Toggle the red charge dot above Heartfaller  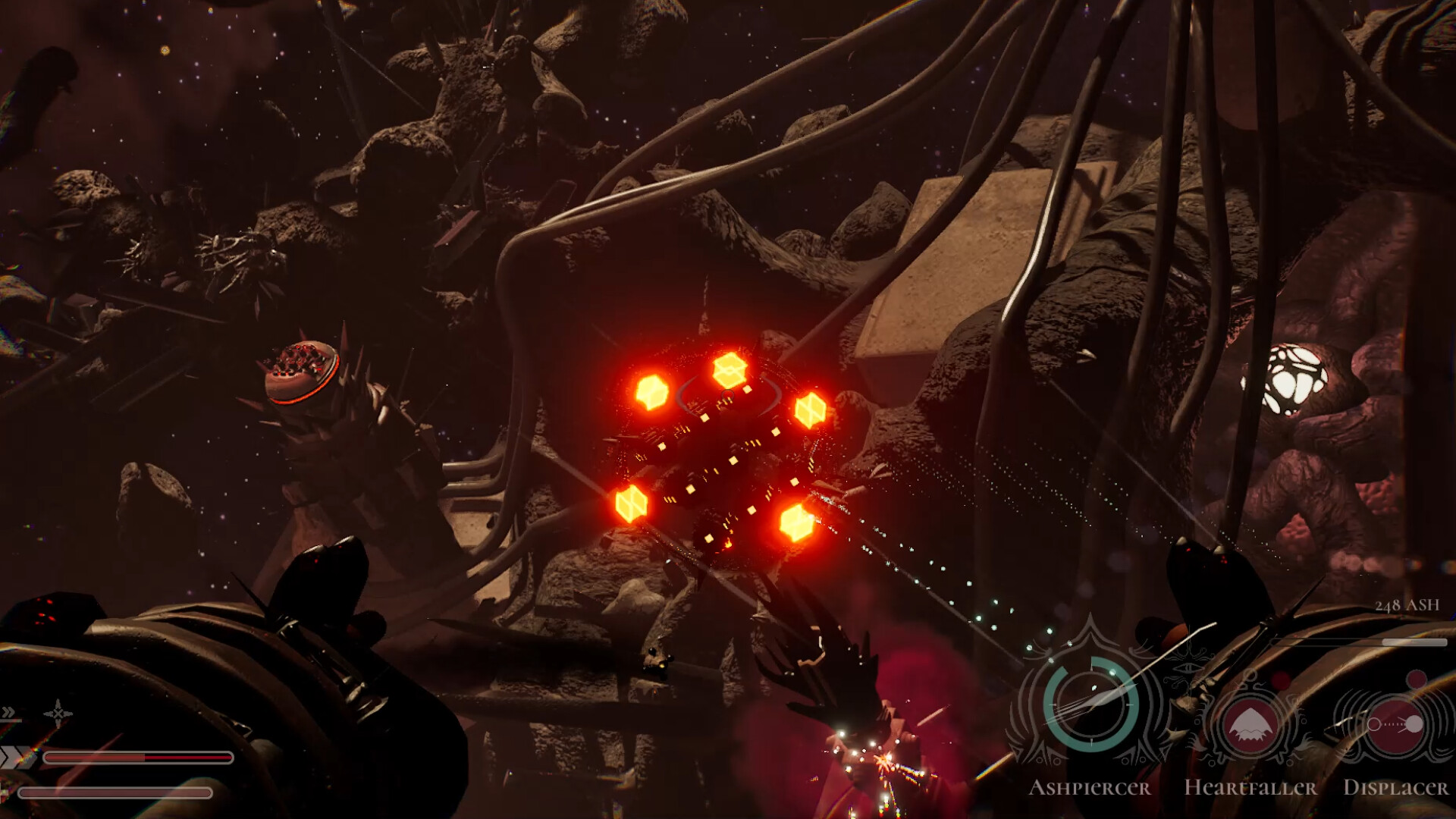[x=1282, y=680]
